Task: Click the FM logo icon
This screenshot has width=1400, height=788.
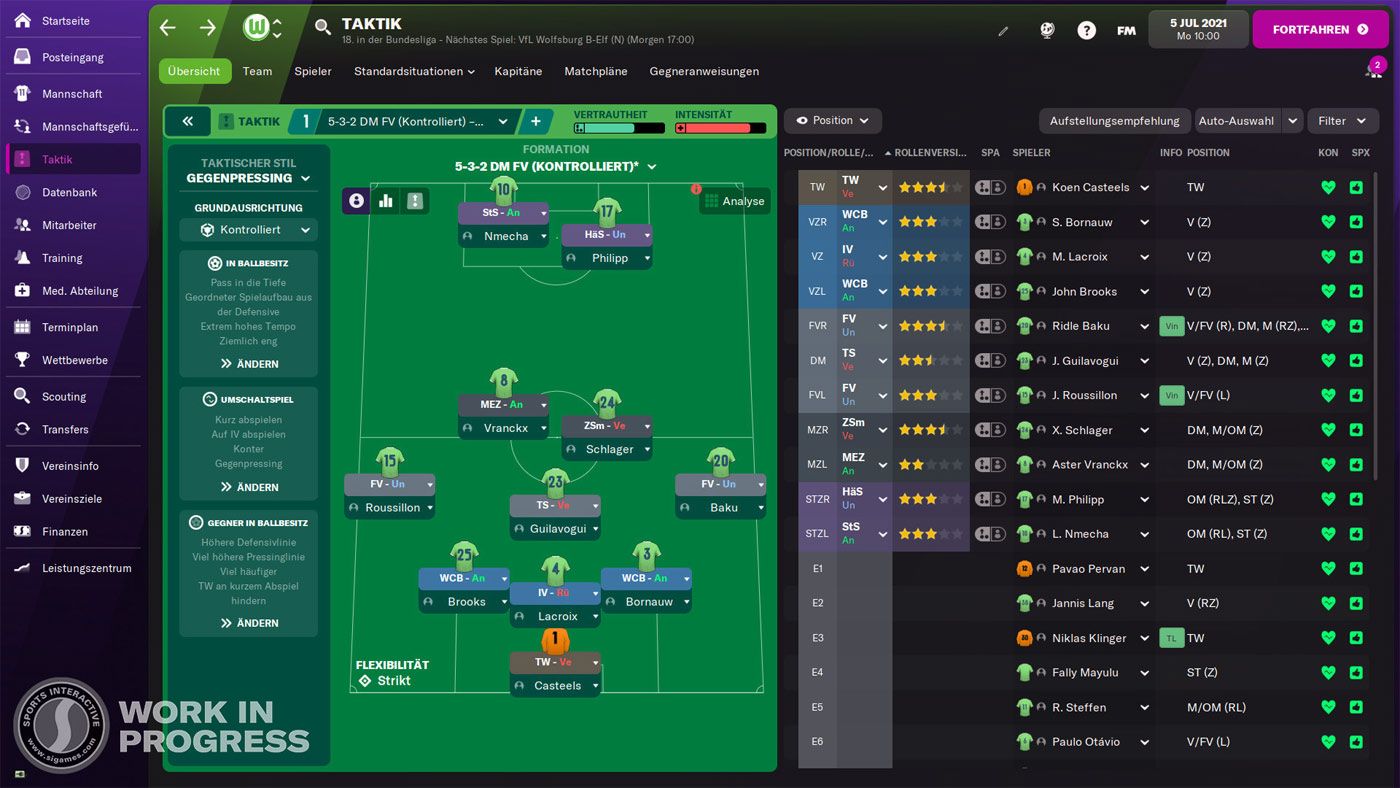Action: (x=1126, y=30)
